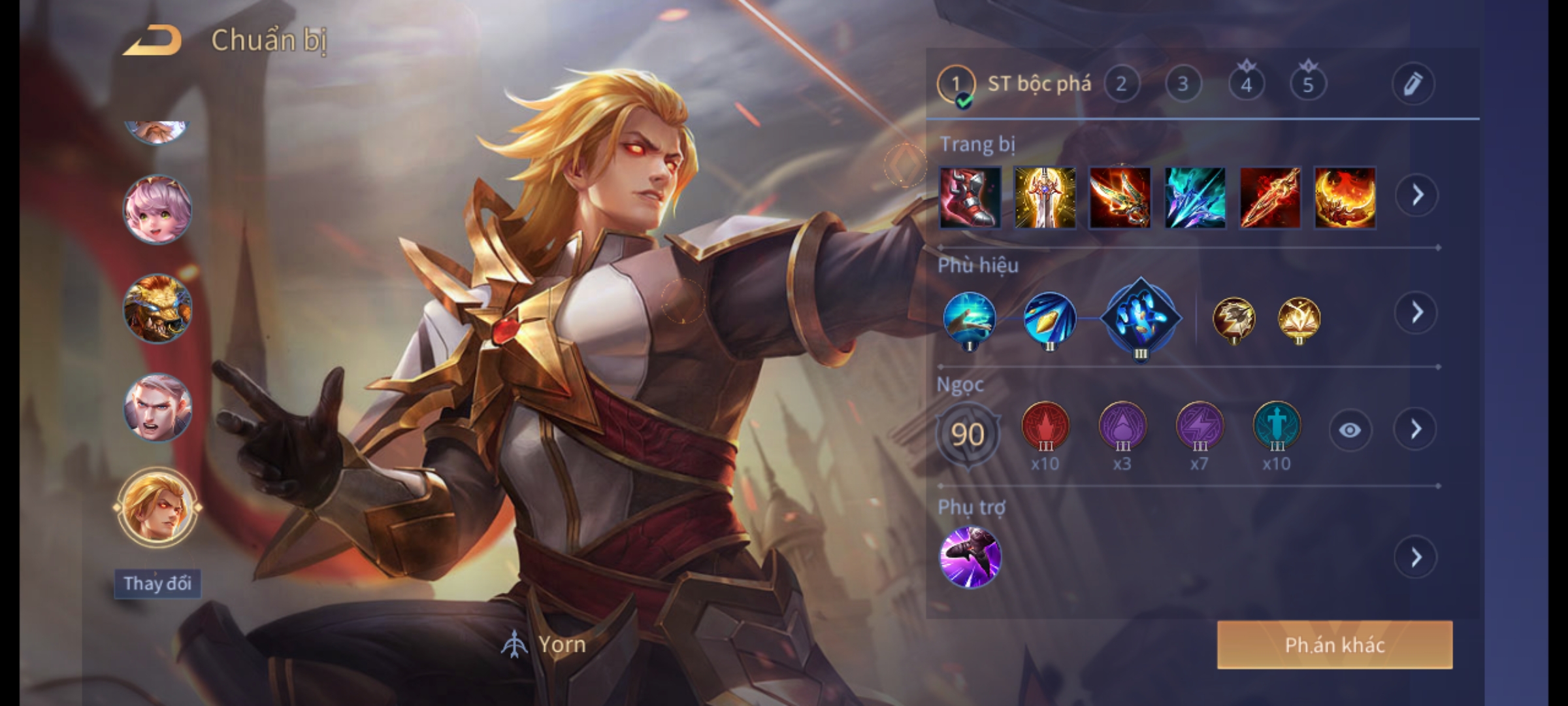Switch to build preset 3
Viewport: 1568px width, 706px height.
click(1183, 84)
